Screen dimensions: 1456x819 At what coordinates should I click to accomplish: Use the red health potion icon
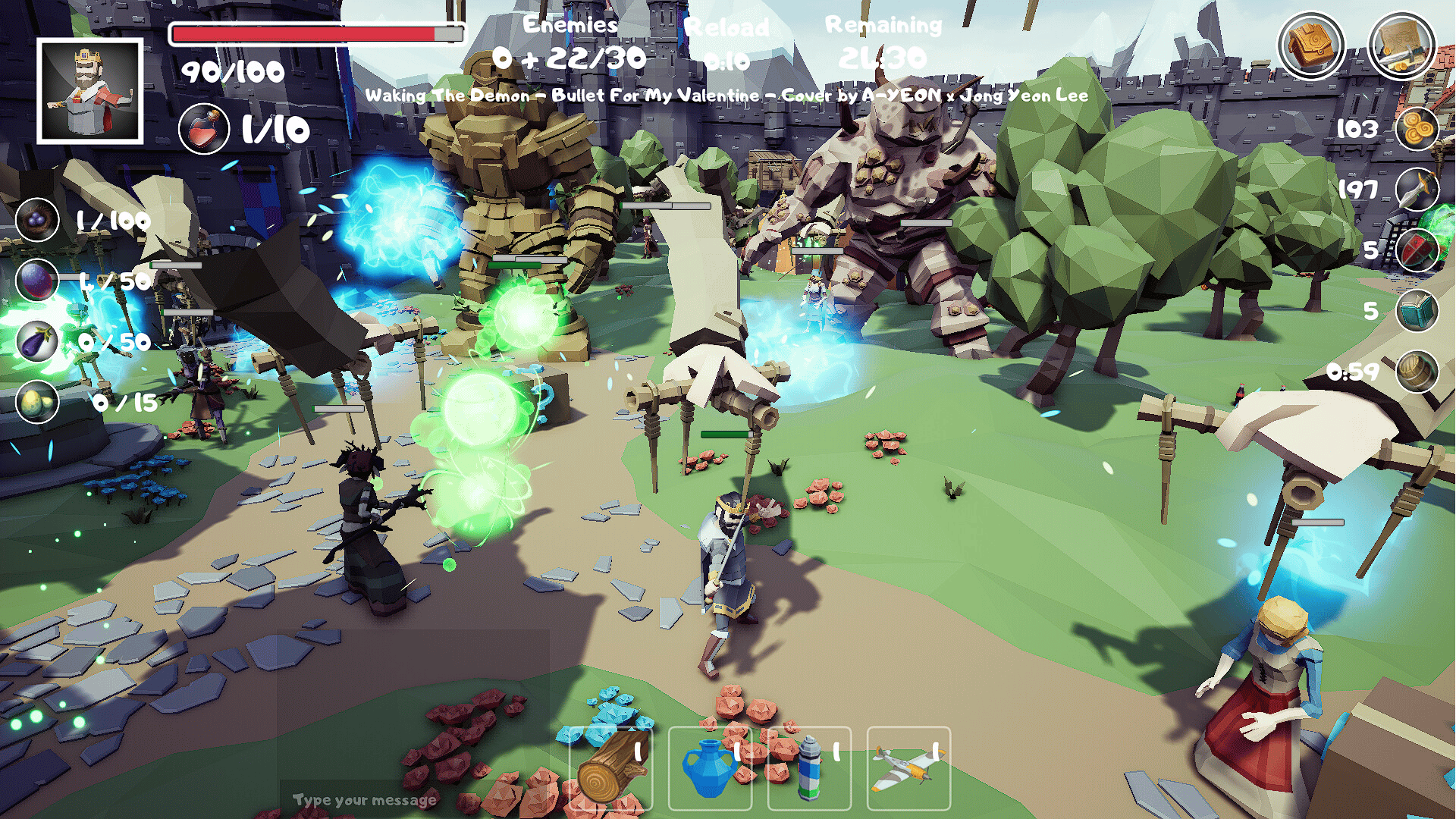point(204,129)
